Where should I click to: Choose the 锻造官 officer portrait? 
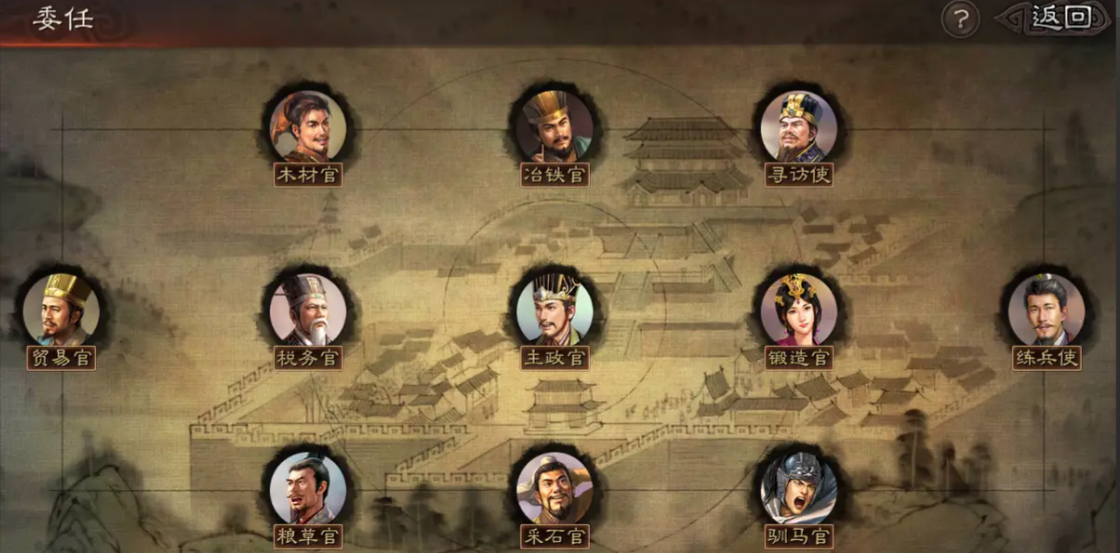click(x=798, y=308)
